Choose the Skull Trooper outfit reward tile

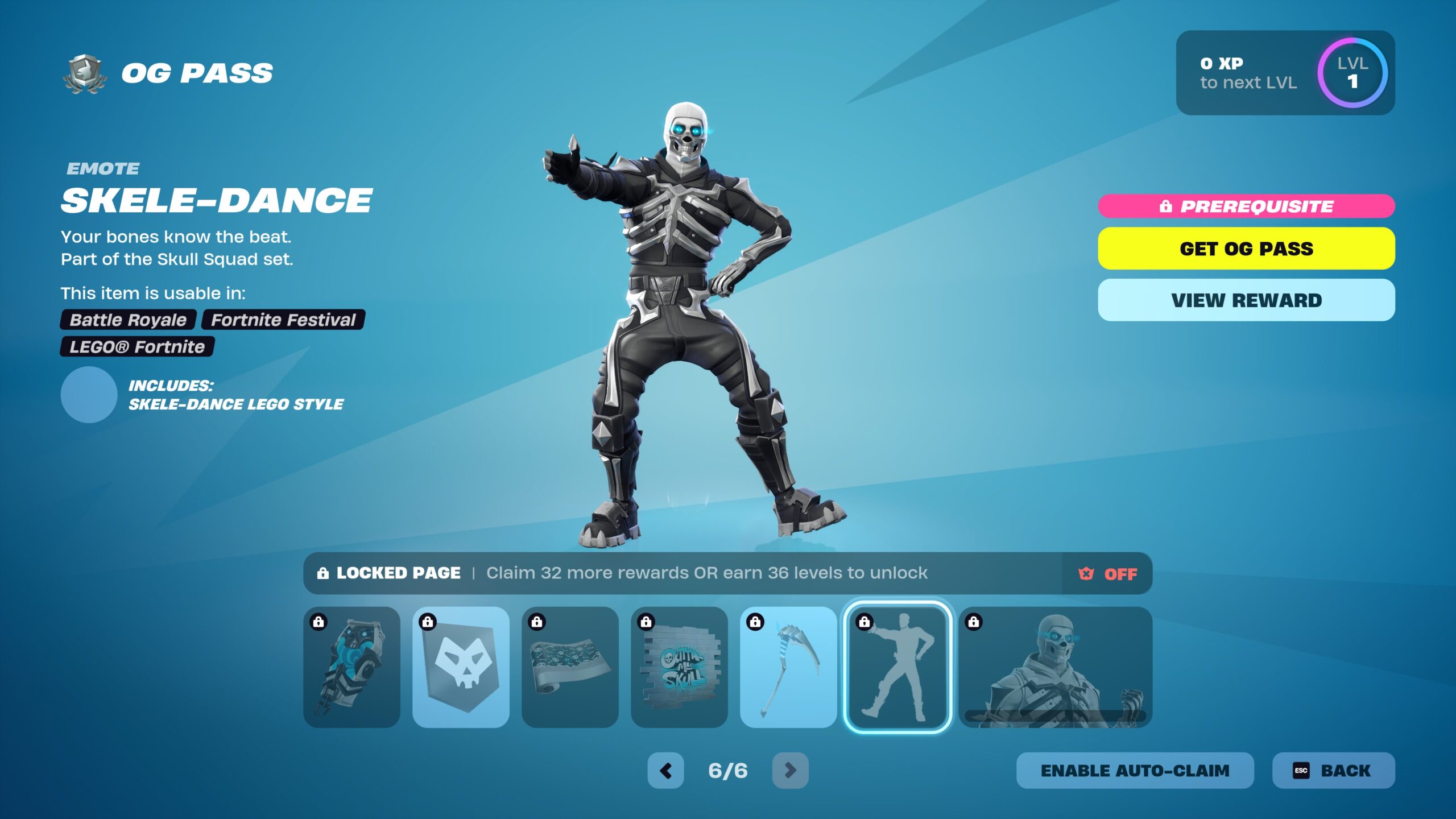click(1056, 667)
